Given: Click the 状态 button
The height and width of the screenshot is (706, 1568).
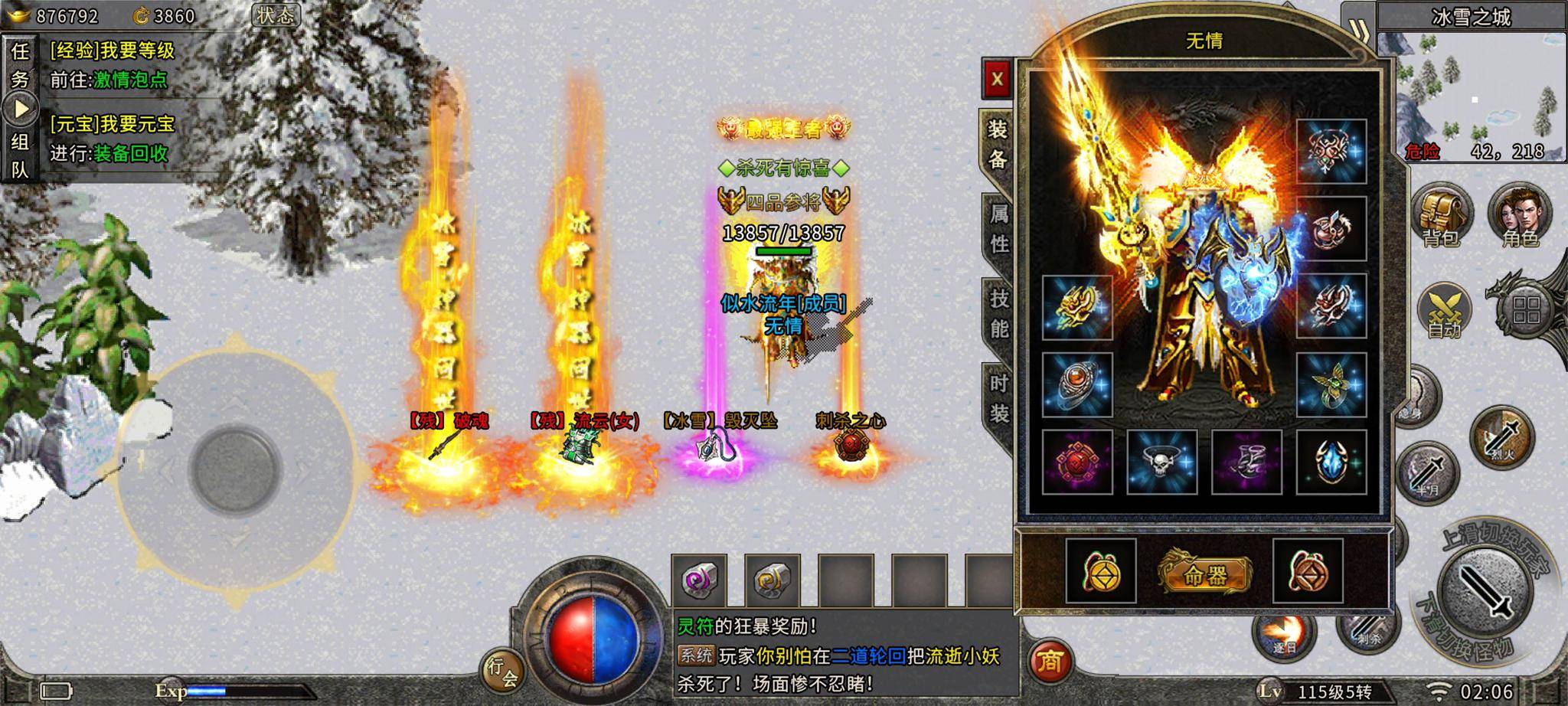Looking at the screenshot, I should pos(275,15).
